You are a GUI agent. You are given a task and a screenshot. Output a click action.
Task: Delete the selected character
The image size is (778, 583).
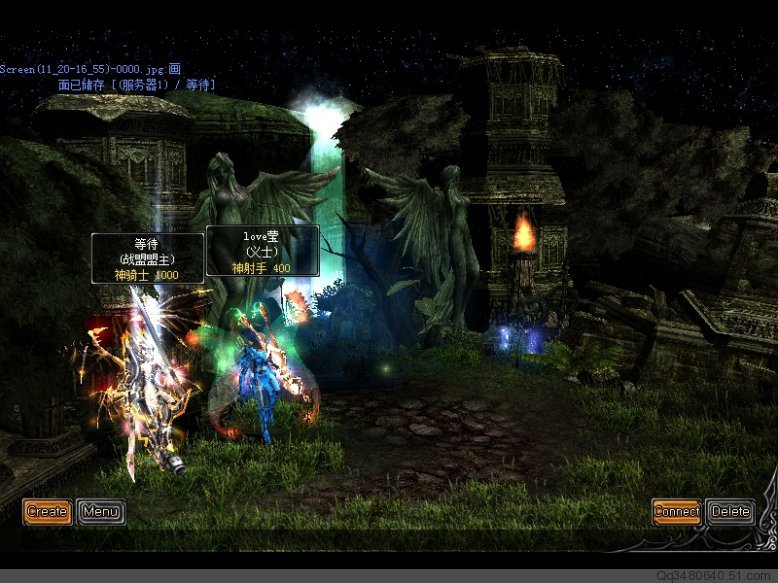pos(730,511)
